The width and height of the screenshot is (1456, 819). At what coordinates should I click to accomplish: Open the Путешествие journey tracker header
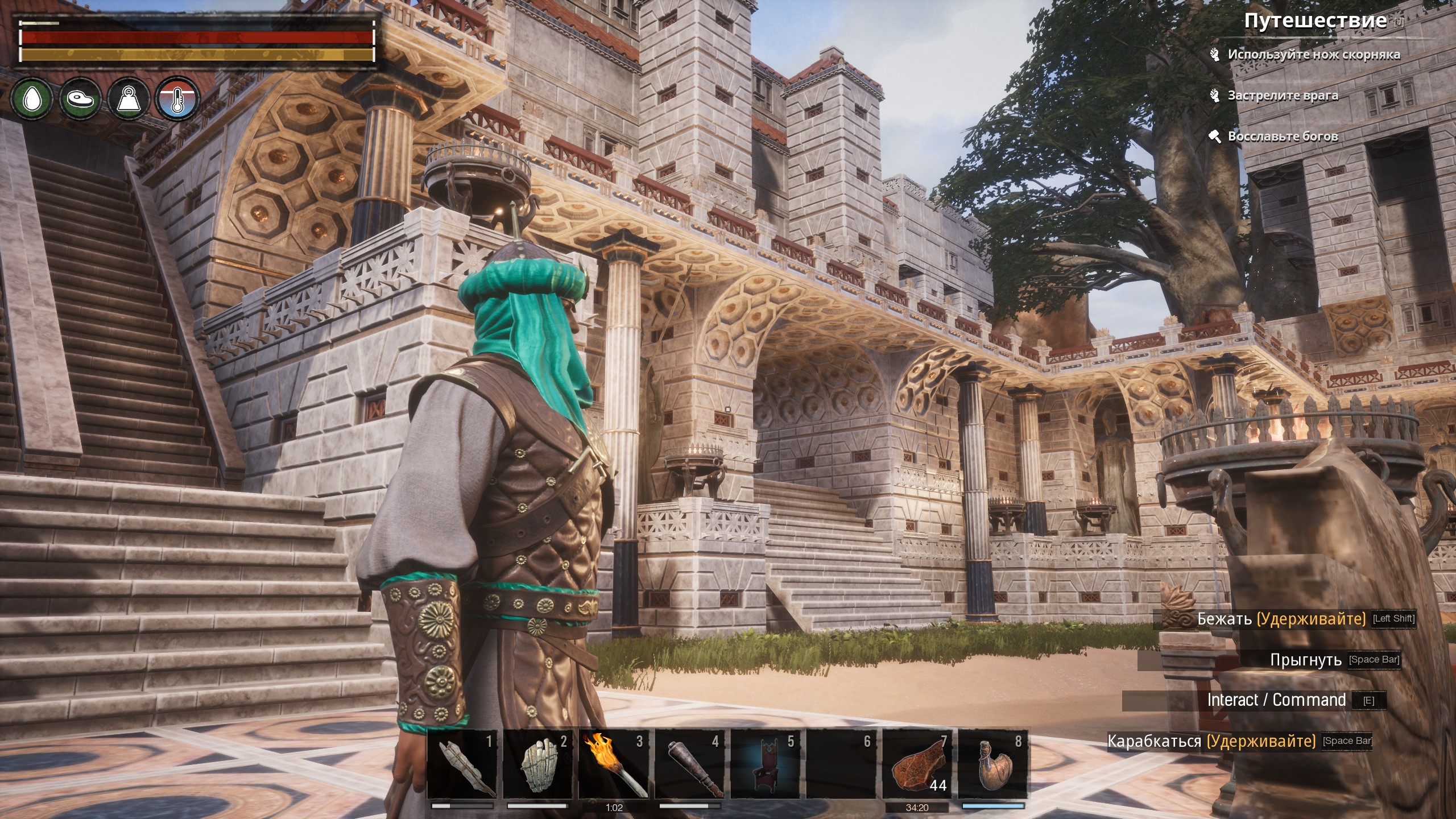click(1314, 21)
